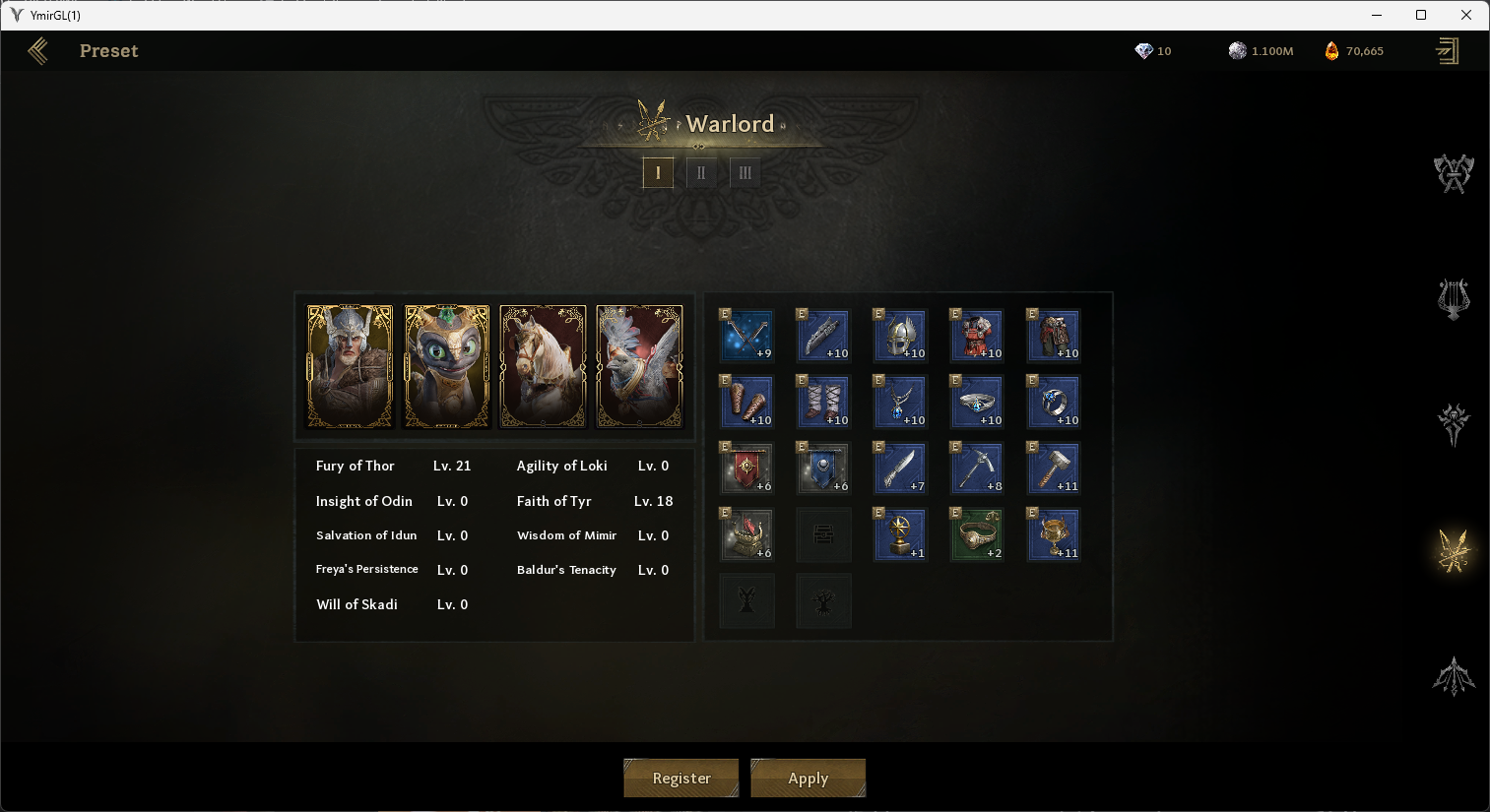Select the +9 crossed weapons slot
This screenshot has width=1490, height=812.
746,336
